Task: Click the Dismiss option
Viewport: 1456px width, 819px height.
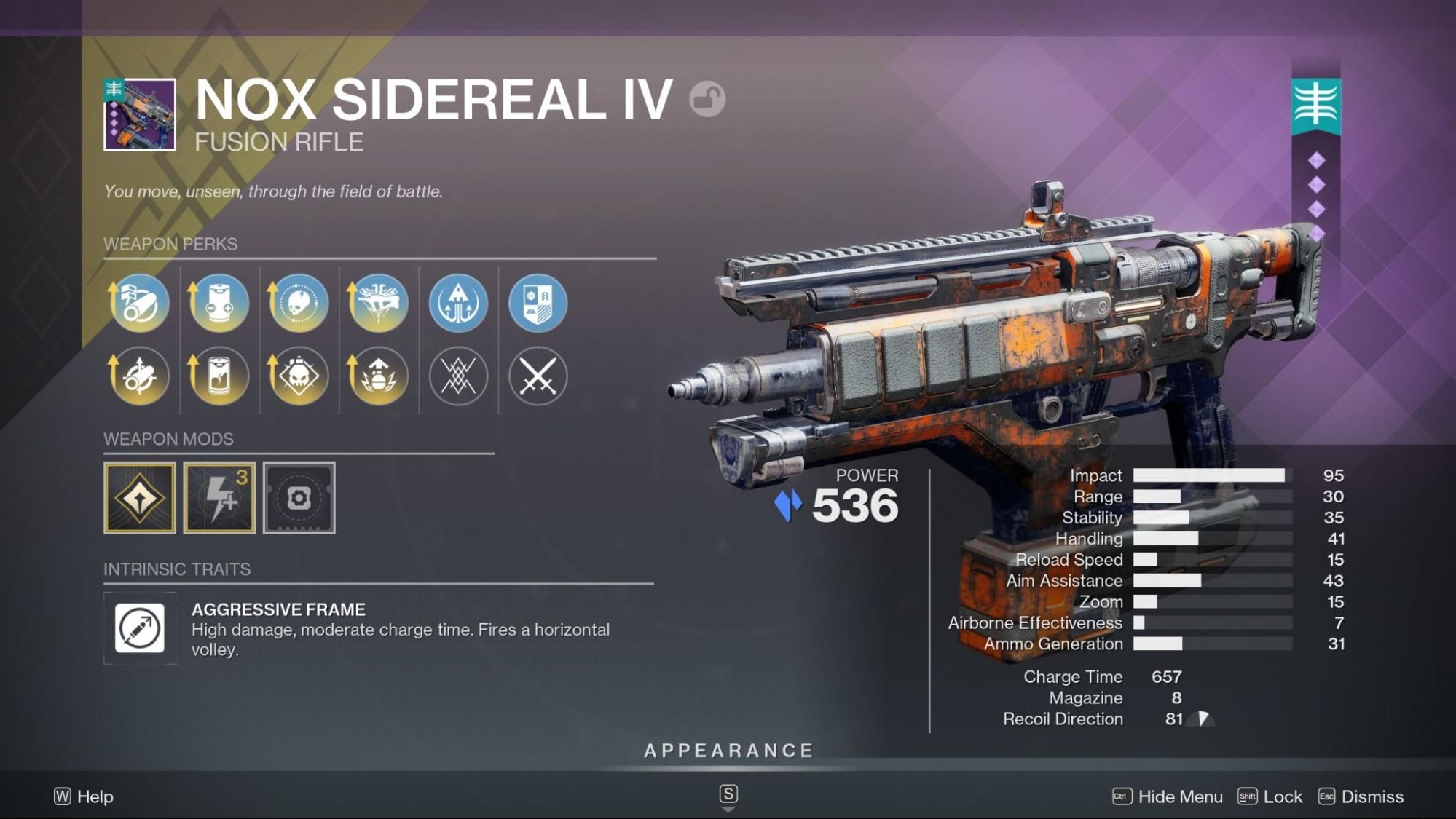Action: pyautogui.click(x=1361, y=796)
